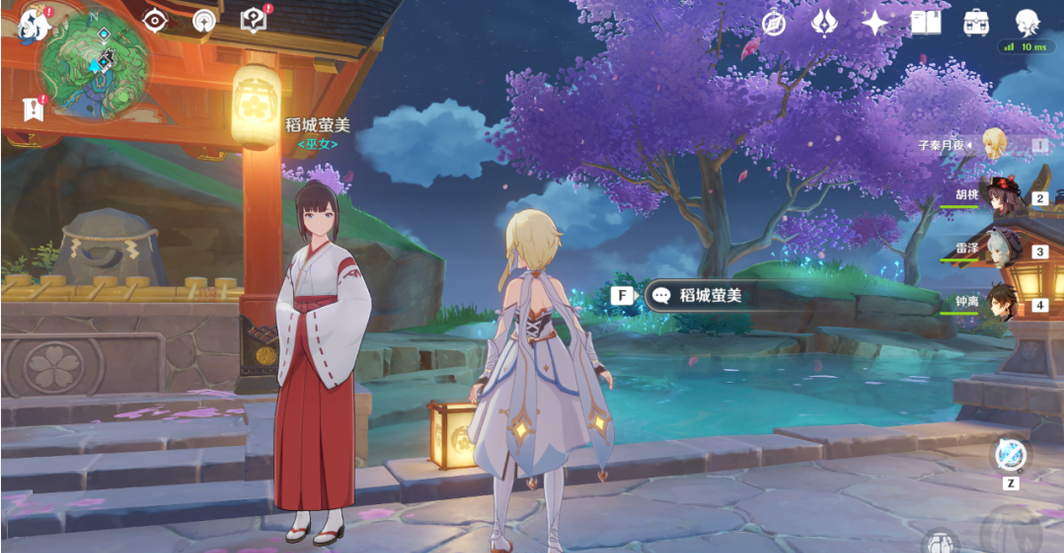The image size is (1064, 553).
Task: Use the equipped gadget icon
Action: (x=1010, y=455)
